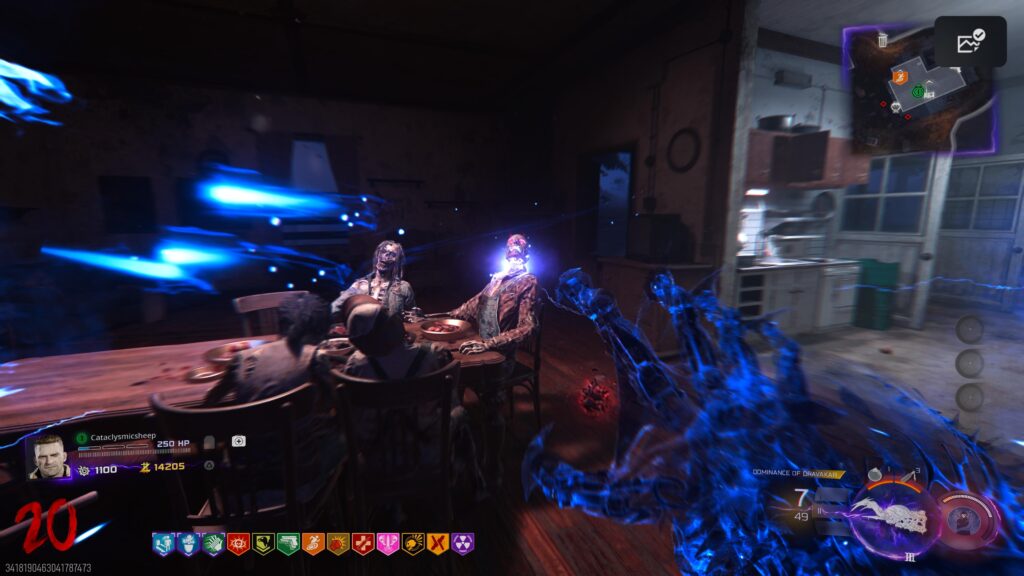
Task: Click the orange running figure perk
Action: 313,544
